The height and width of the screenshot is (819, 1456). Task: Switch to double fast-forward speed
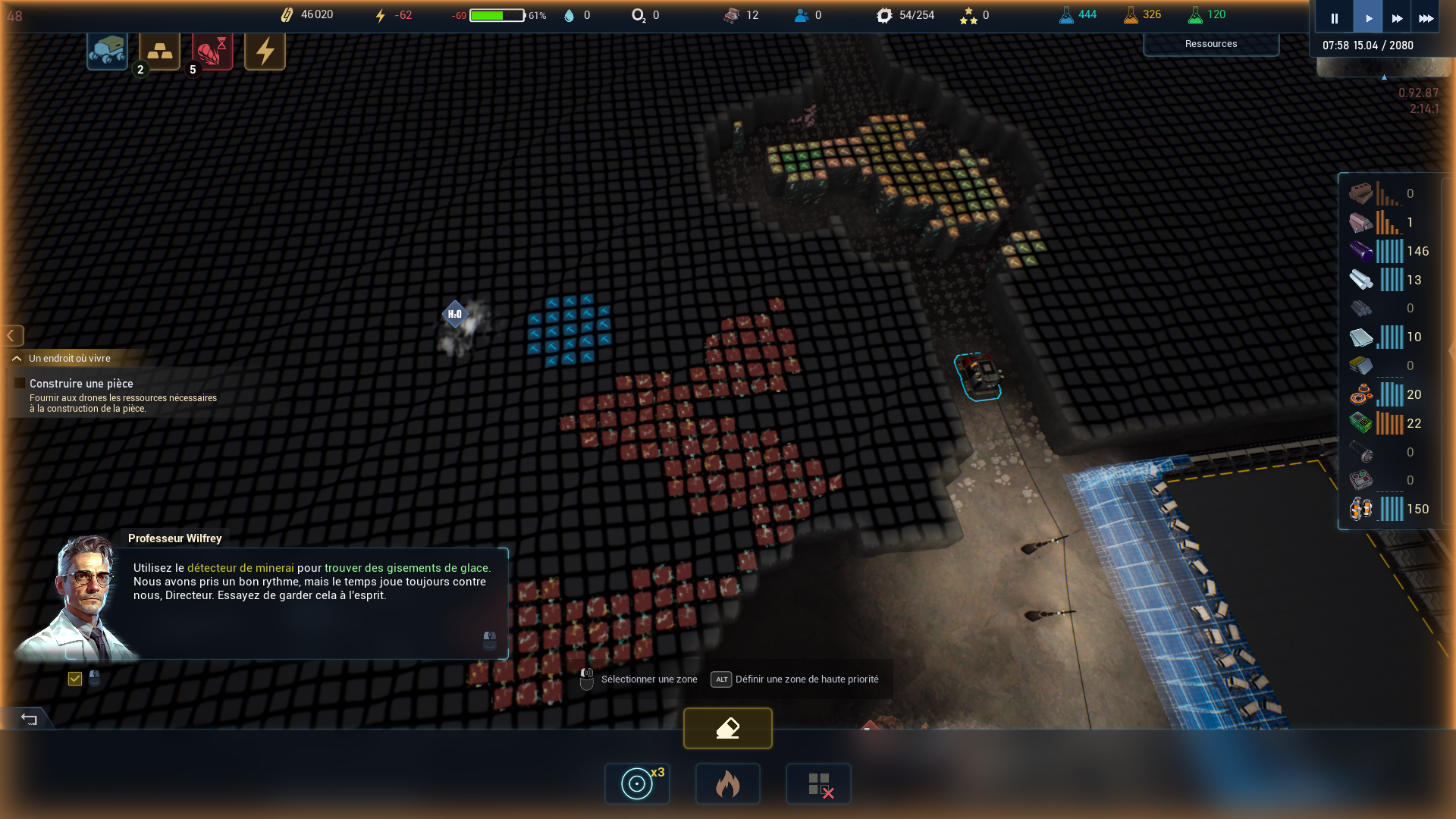(1397, 18)
